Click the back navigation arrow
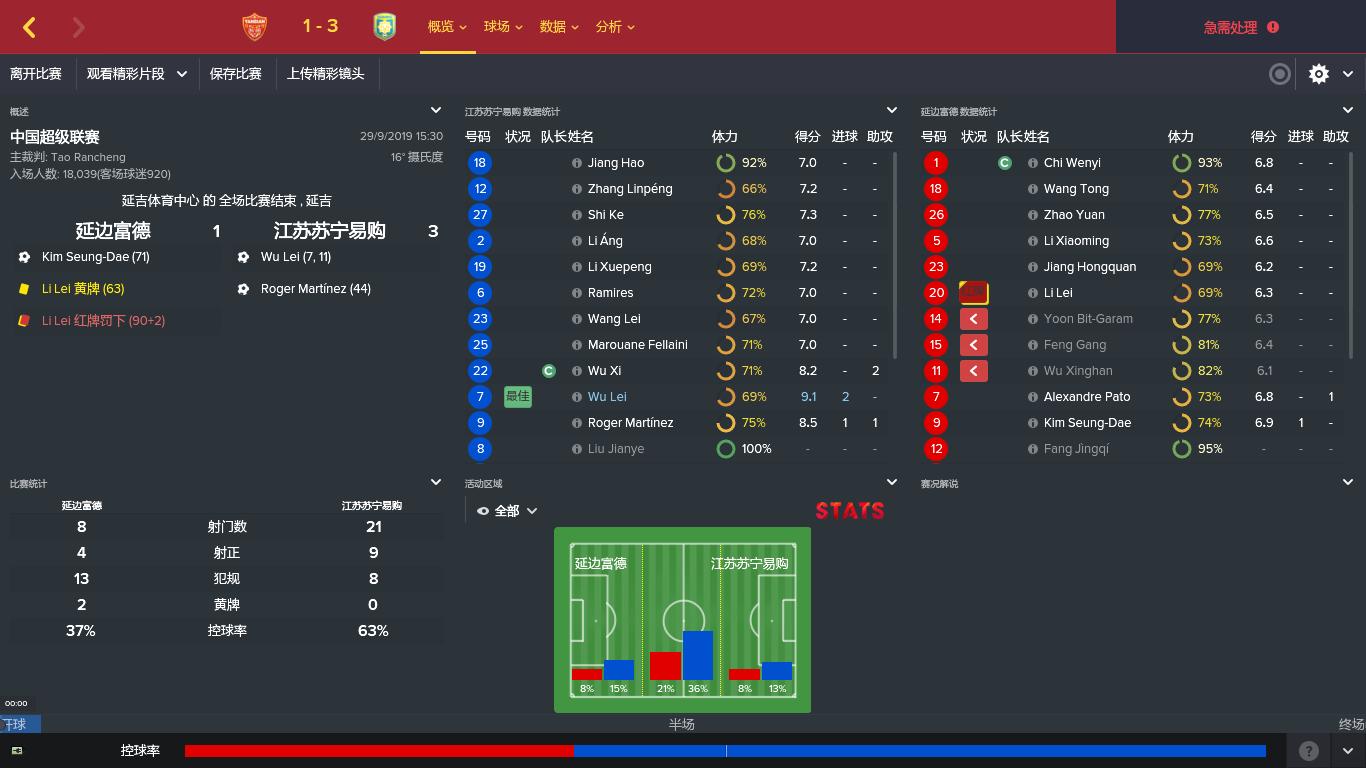This screenshot has width=1366, height=768. 29,27
